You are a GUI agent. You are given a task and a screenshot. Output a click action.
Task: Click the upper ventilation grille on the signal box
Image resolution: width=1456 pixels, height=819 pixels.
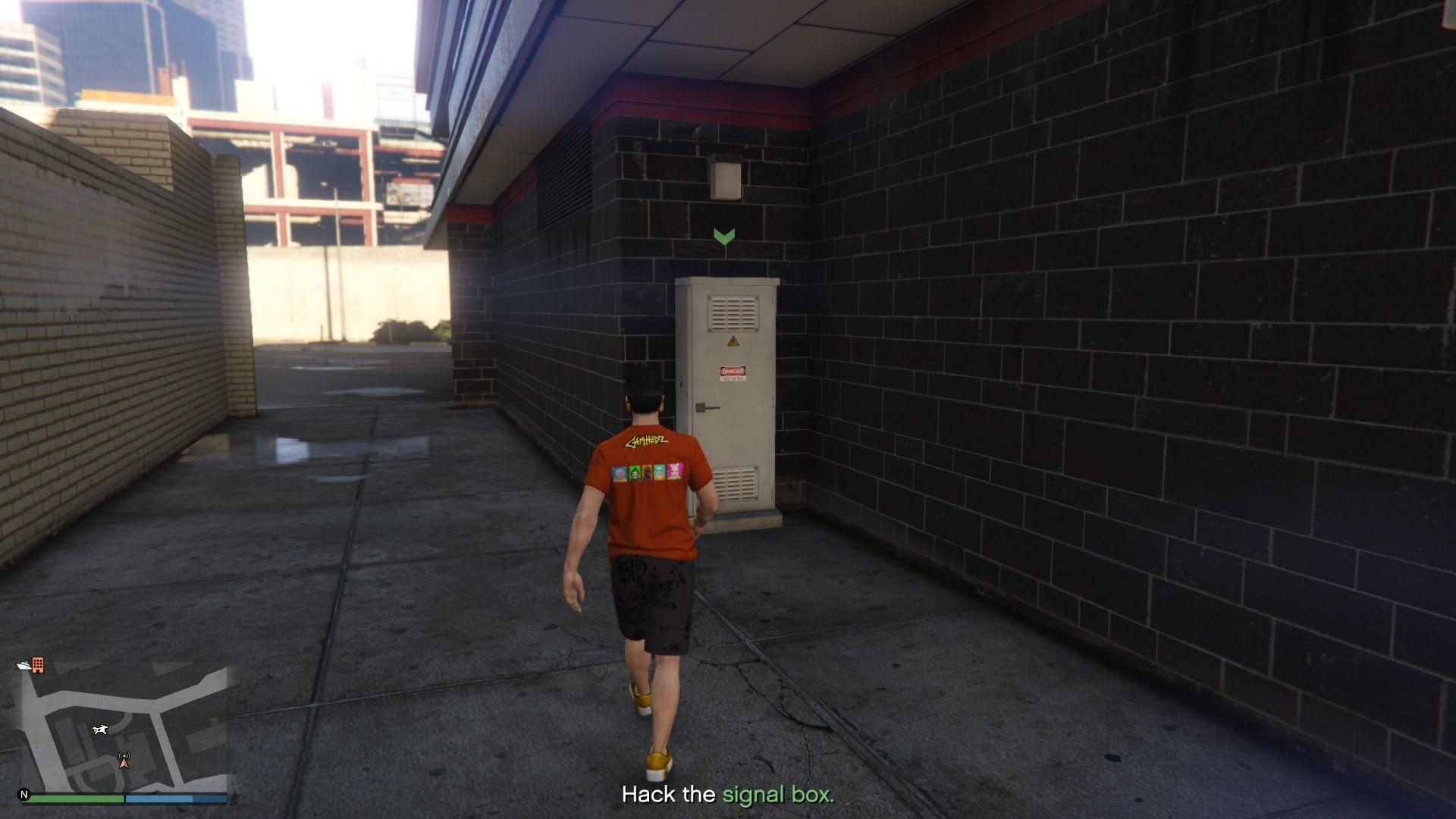734,313
